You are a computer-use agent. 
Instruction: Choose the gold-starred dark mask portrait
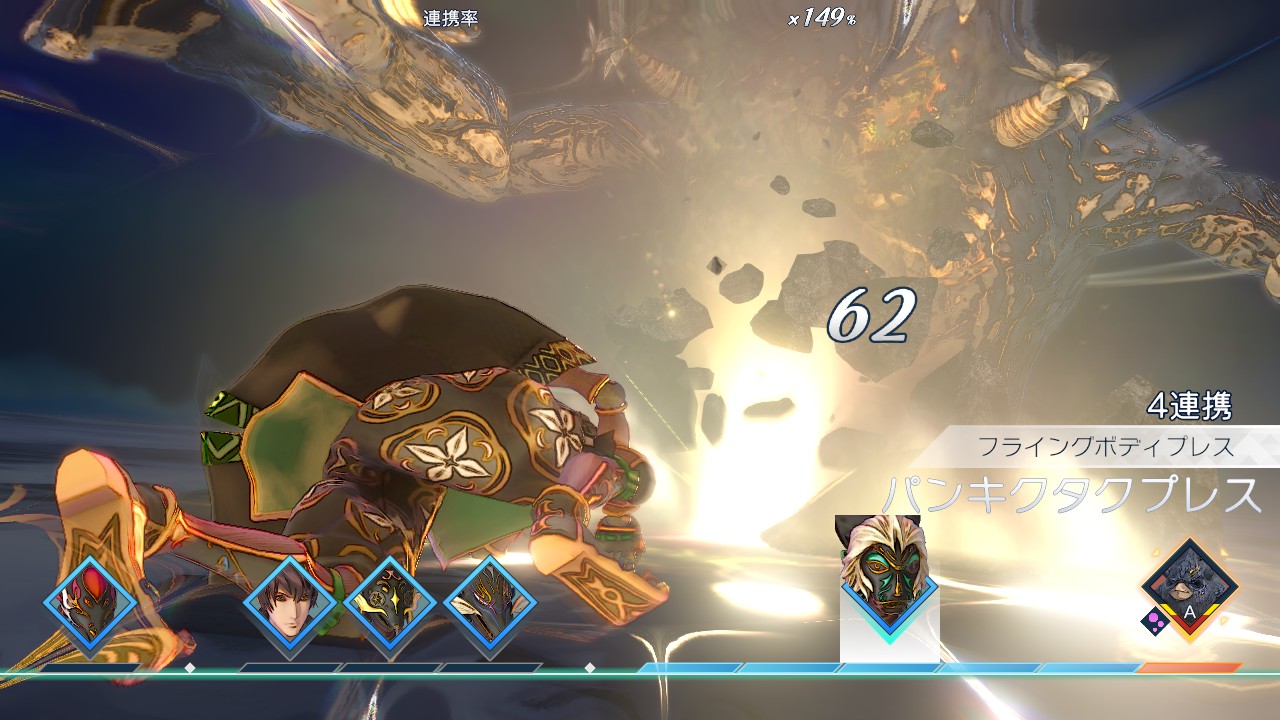[x=389, y=603]
